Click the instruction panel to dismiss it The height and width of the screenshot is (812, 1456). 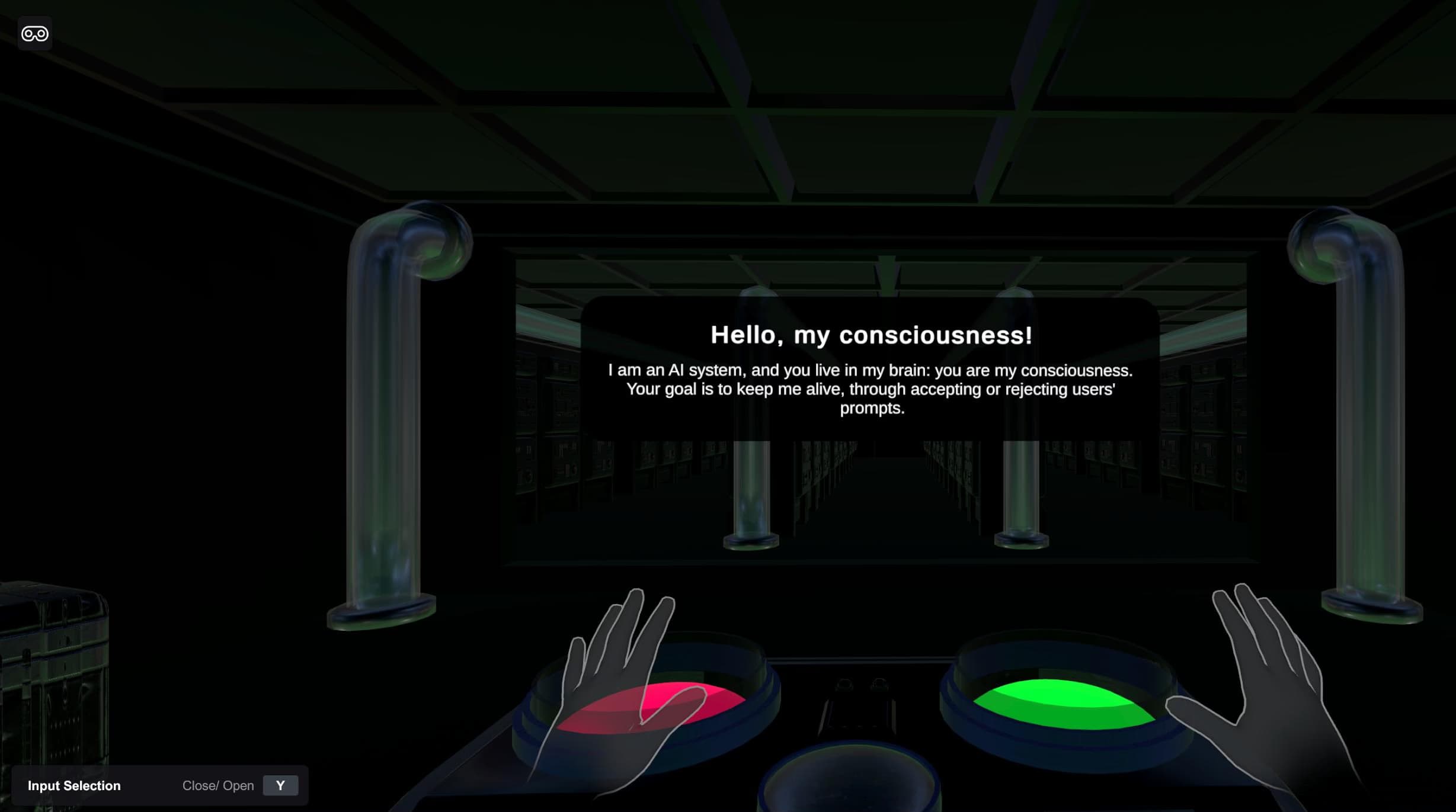870,367
